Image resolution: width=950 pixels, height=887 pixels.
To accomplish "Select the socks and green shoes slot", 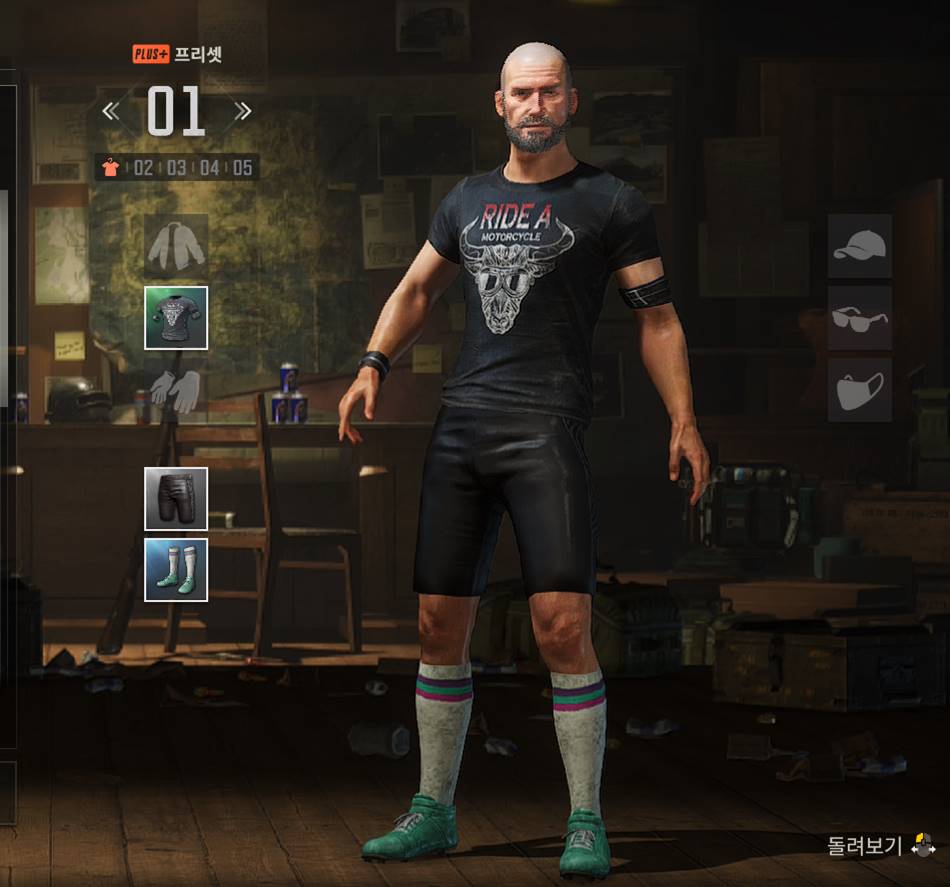I will 176,570.
